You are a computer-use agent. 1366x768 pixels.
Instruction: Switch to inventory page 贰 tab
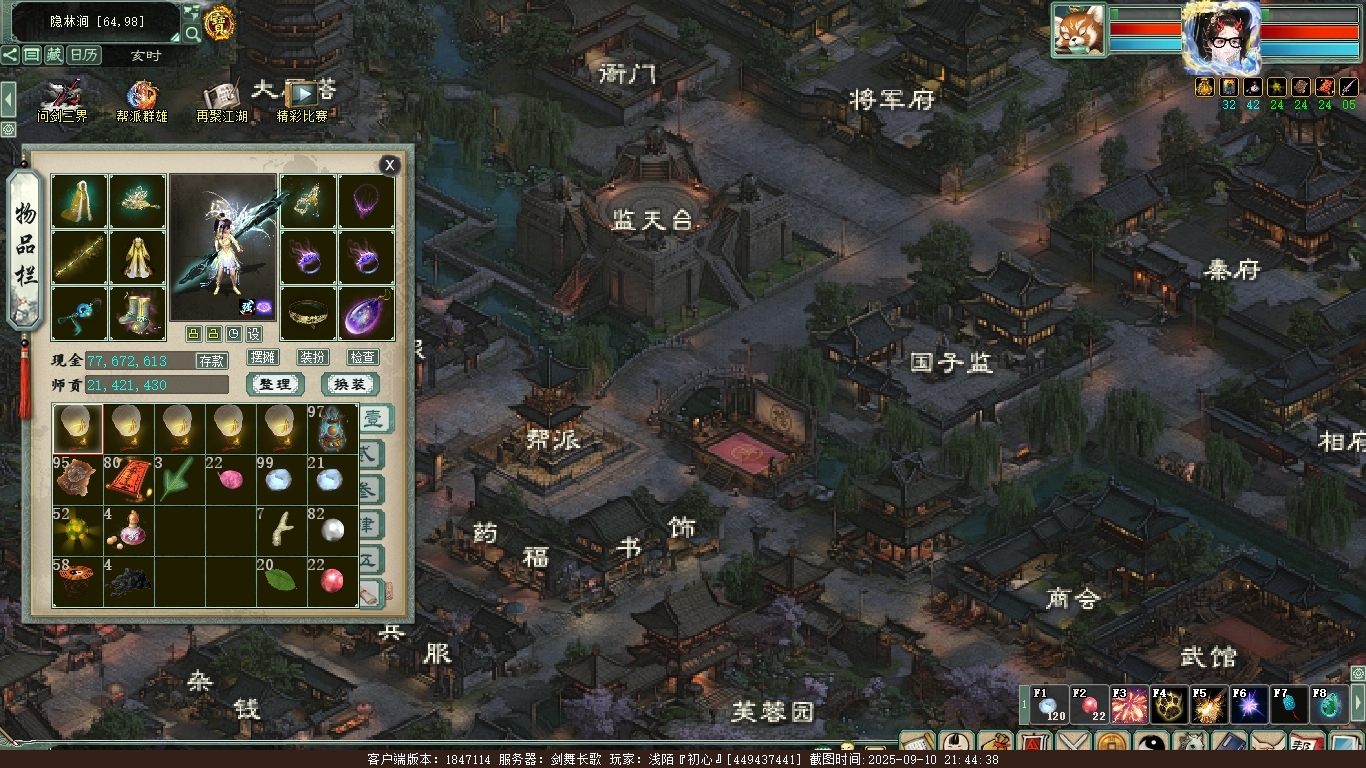tap(370, 453)
